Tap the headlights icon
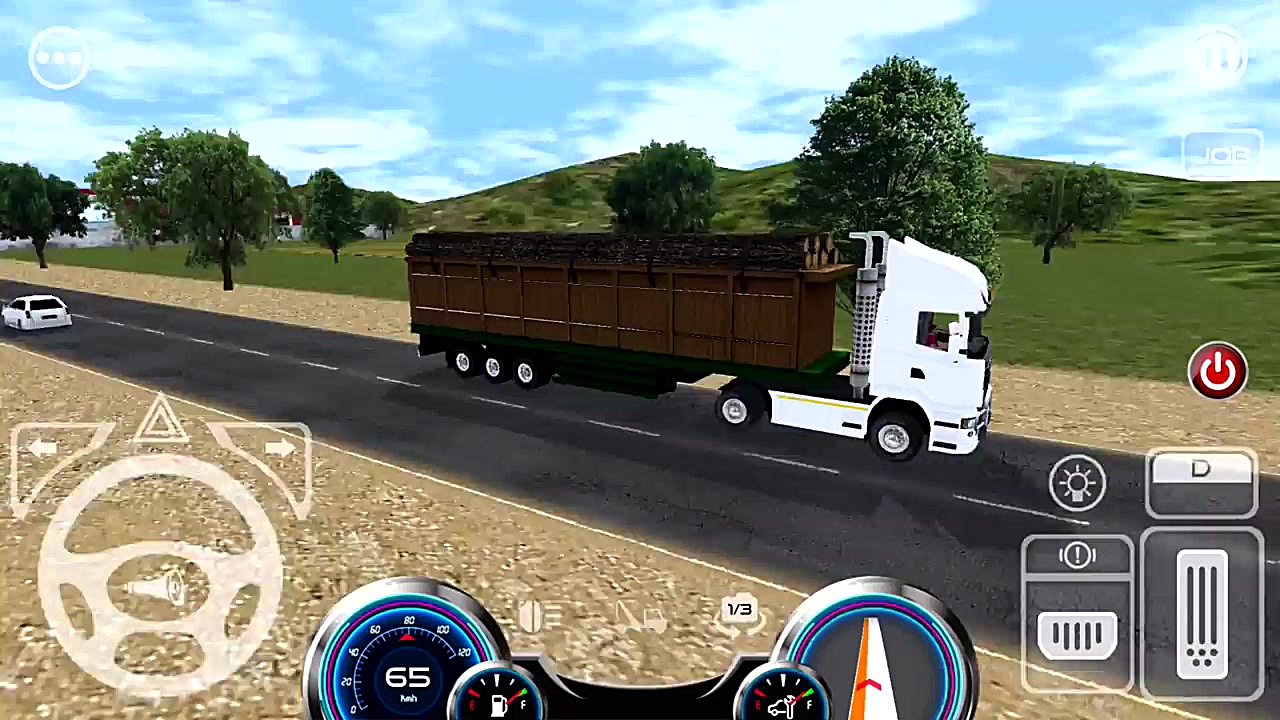The height and width of the screenshot is (720, 1280). tap(1077, 483)
